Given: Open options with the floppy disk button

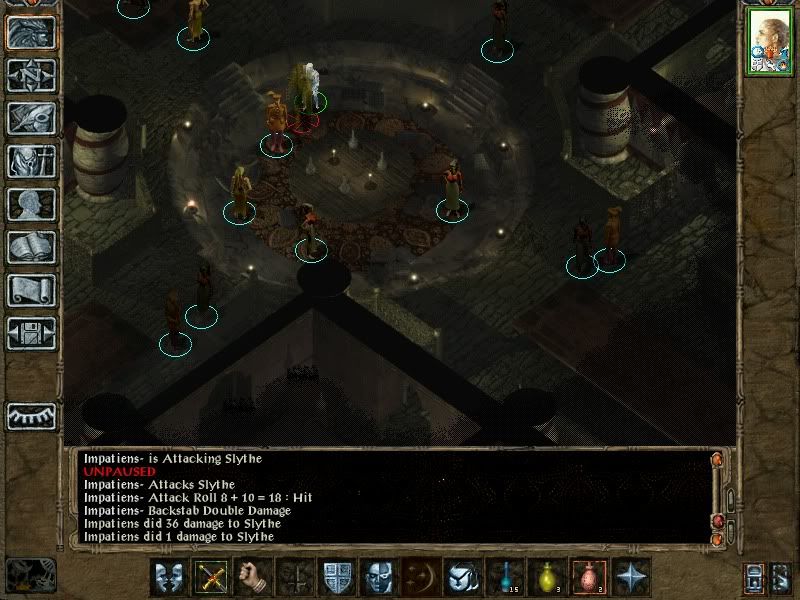Looking at the screenshot, I should (31, 333).
